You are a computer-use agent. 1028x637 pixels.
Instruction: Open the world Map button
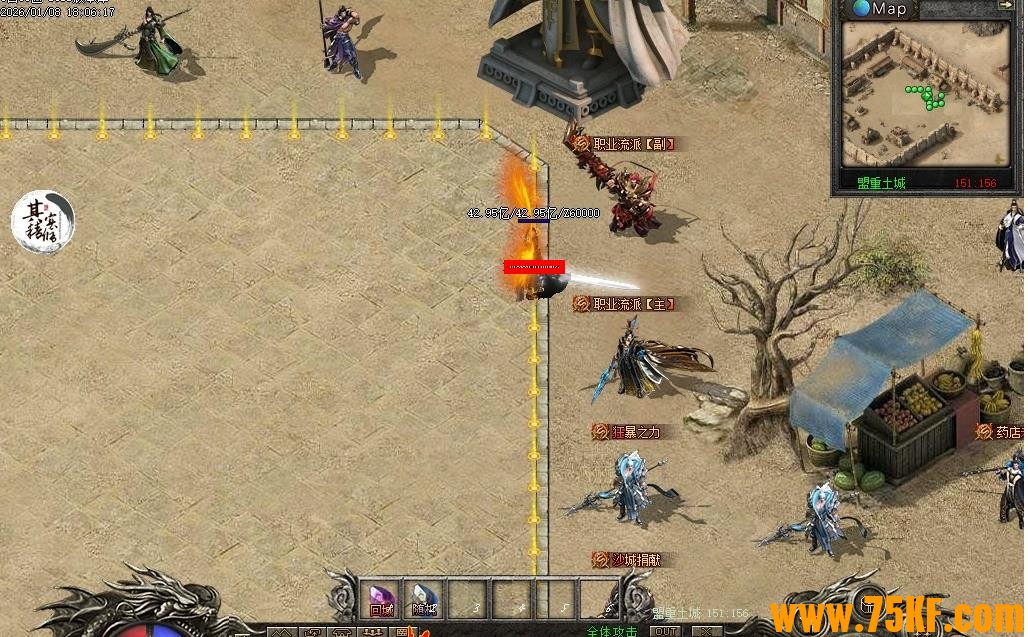point(880,9)
